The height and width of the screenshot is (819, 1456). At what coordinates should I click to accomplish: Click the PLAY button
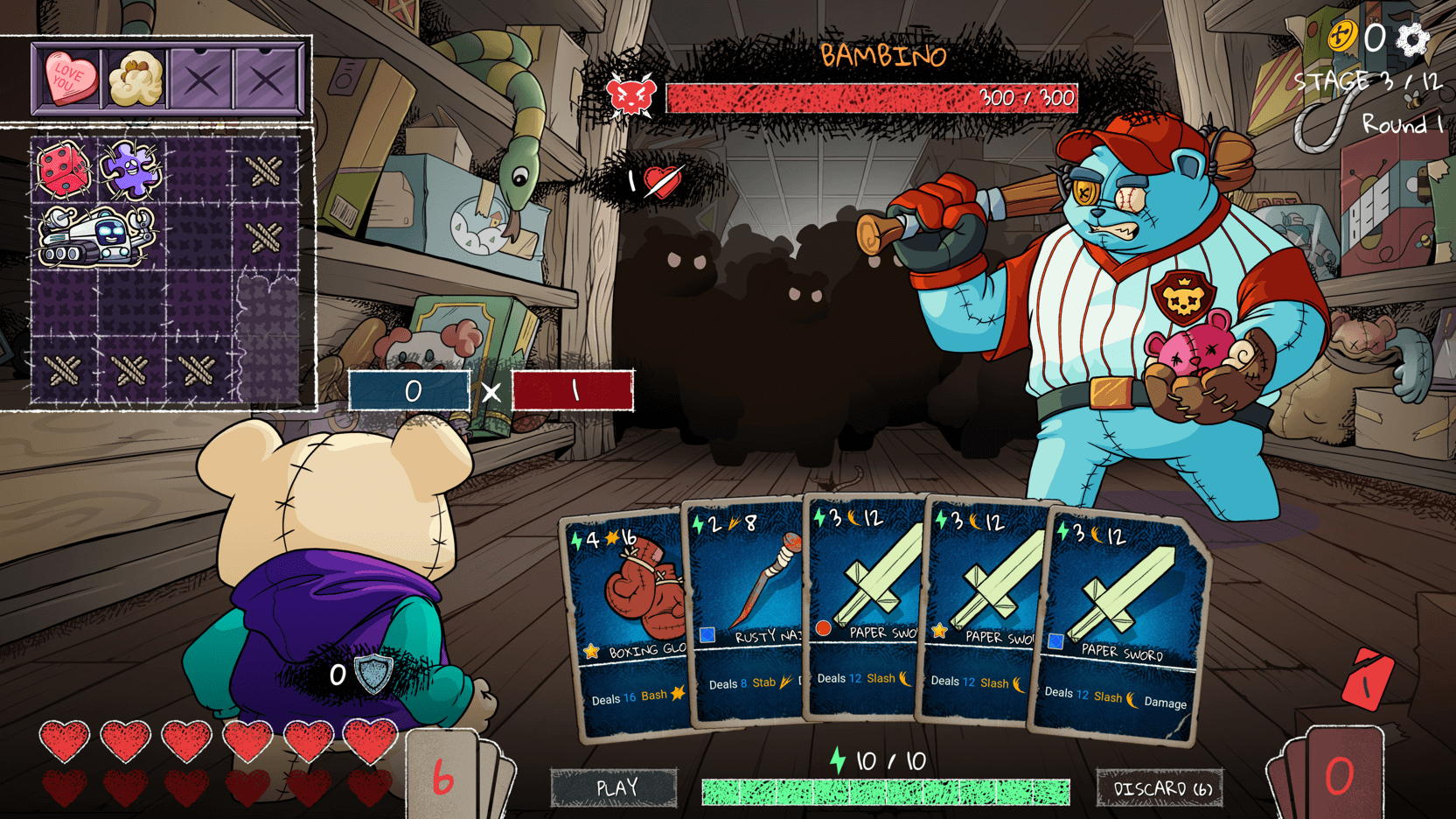pyautogui.click(x=614, y=787)
